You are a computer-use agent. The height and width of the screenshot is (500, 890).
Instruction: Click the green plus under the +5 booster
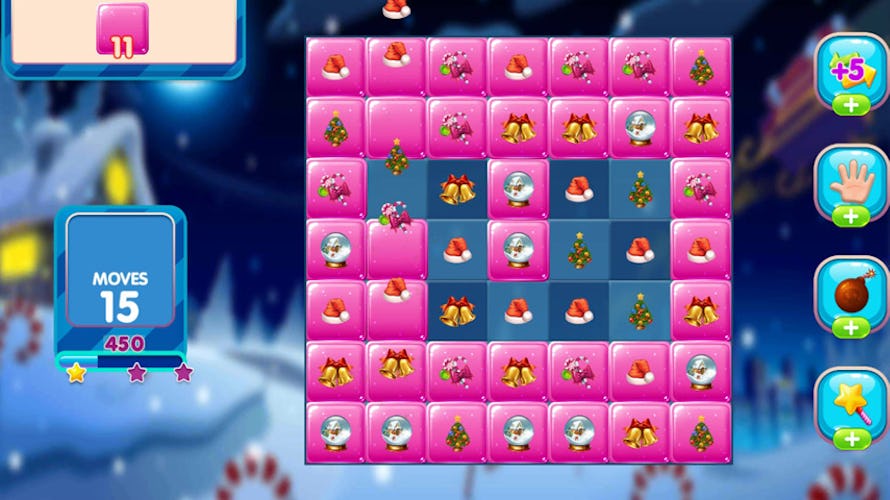(851, 106)
